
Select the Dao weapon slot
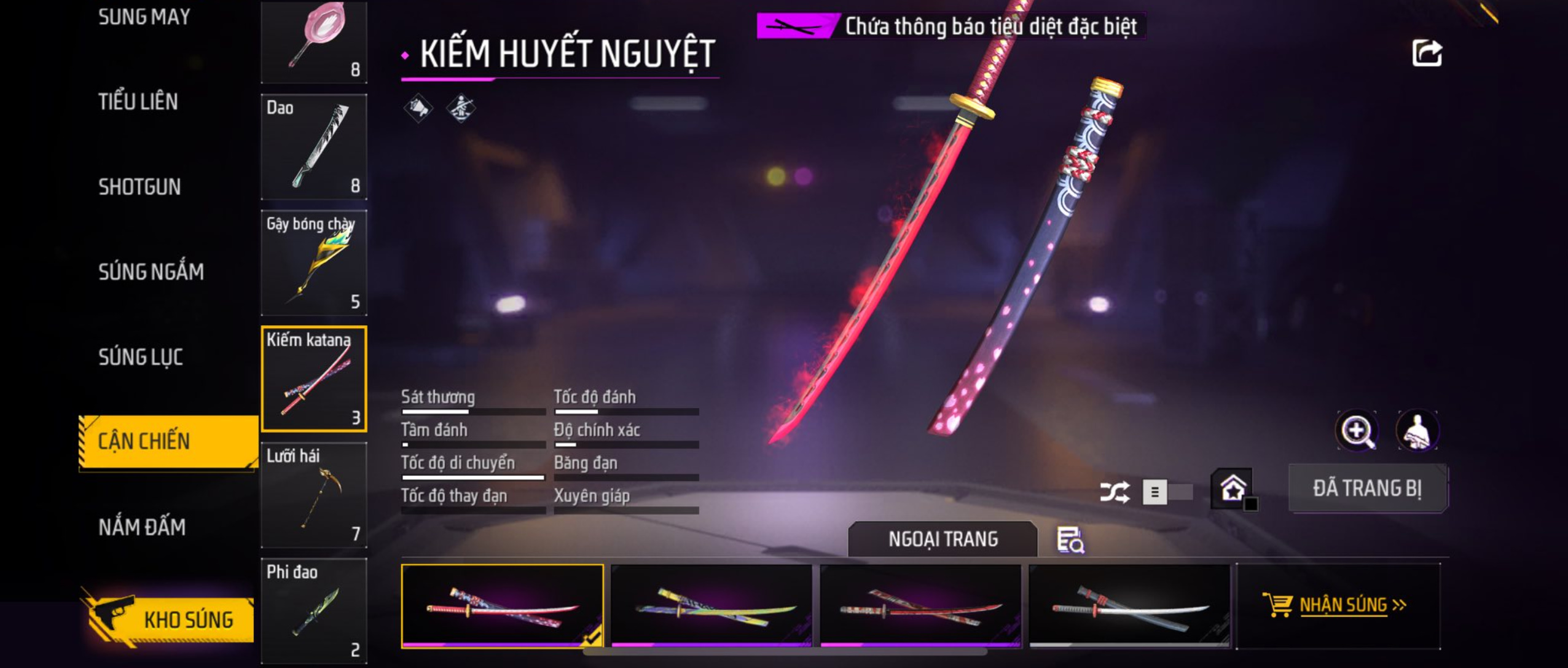point(314,147)
